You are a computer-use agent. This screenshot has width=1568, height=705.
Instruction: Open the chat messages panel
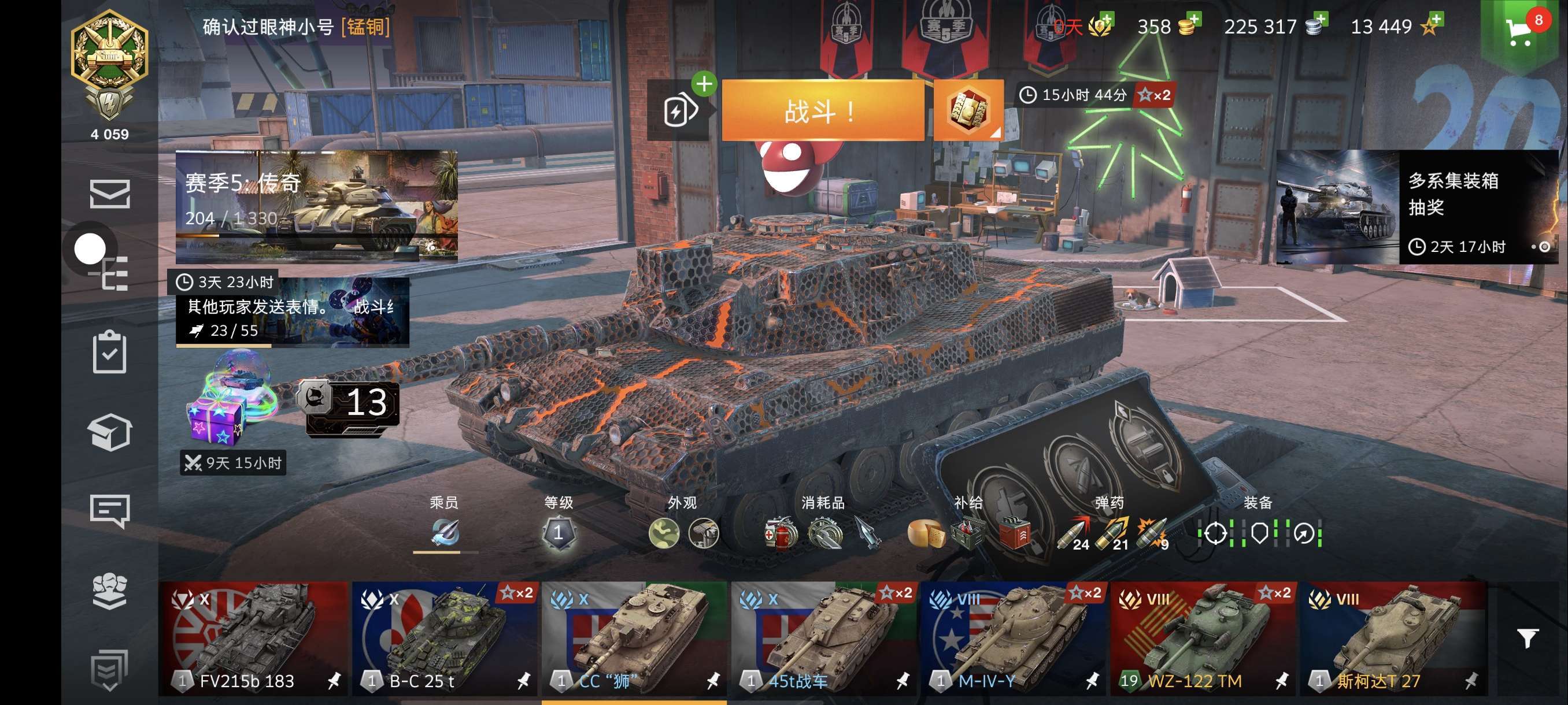click(x=110, y=510)
